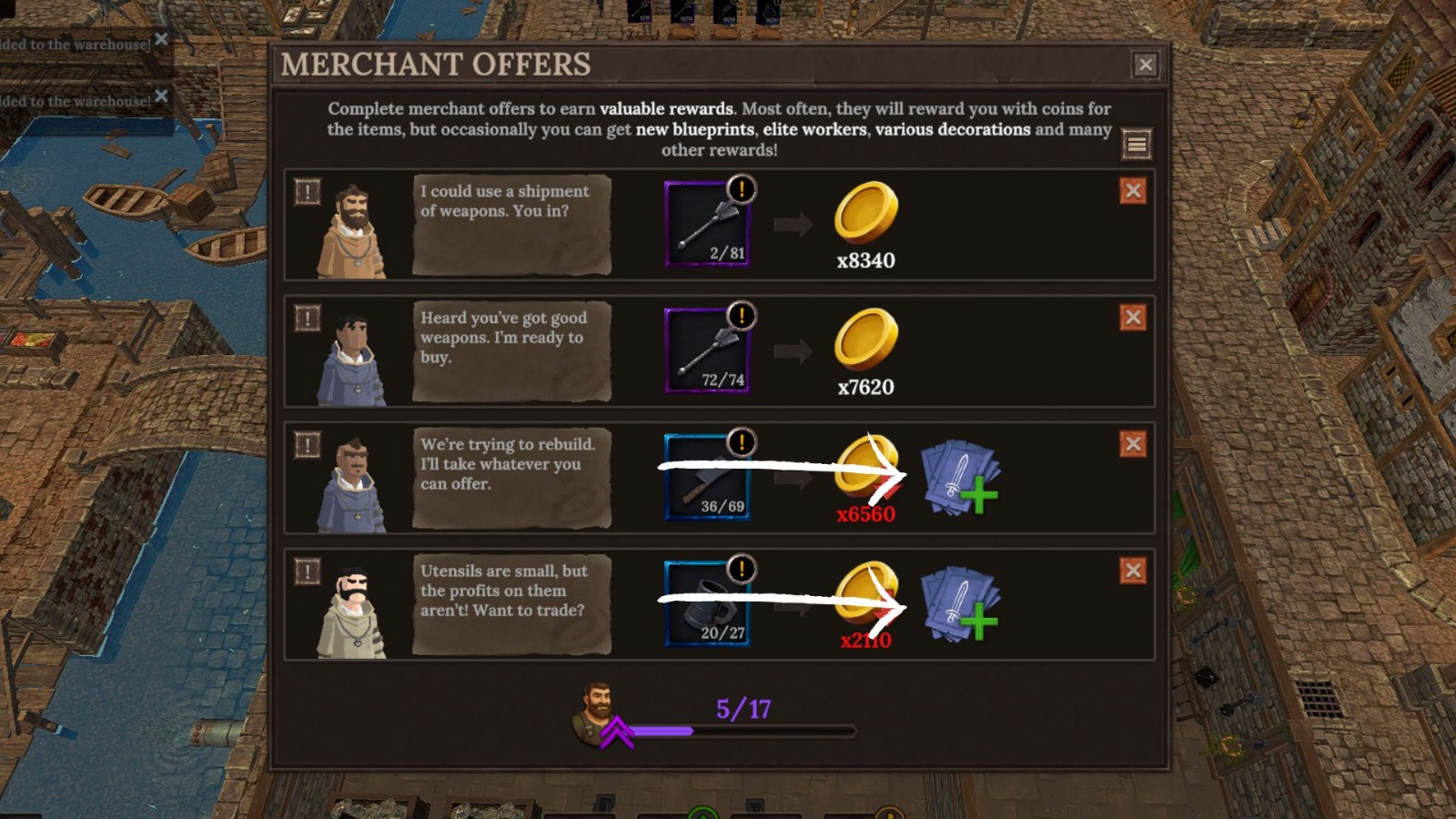The height and width of the screenshot is (819, 1456).
Task: Dismiss the weapons shipment offer with its red X
Action: (1132, 191)
